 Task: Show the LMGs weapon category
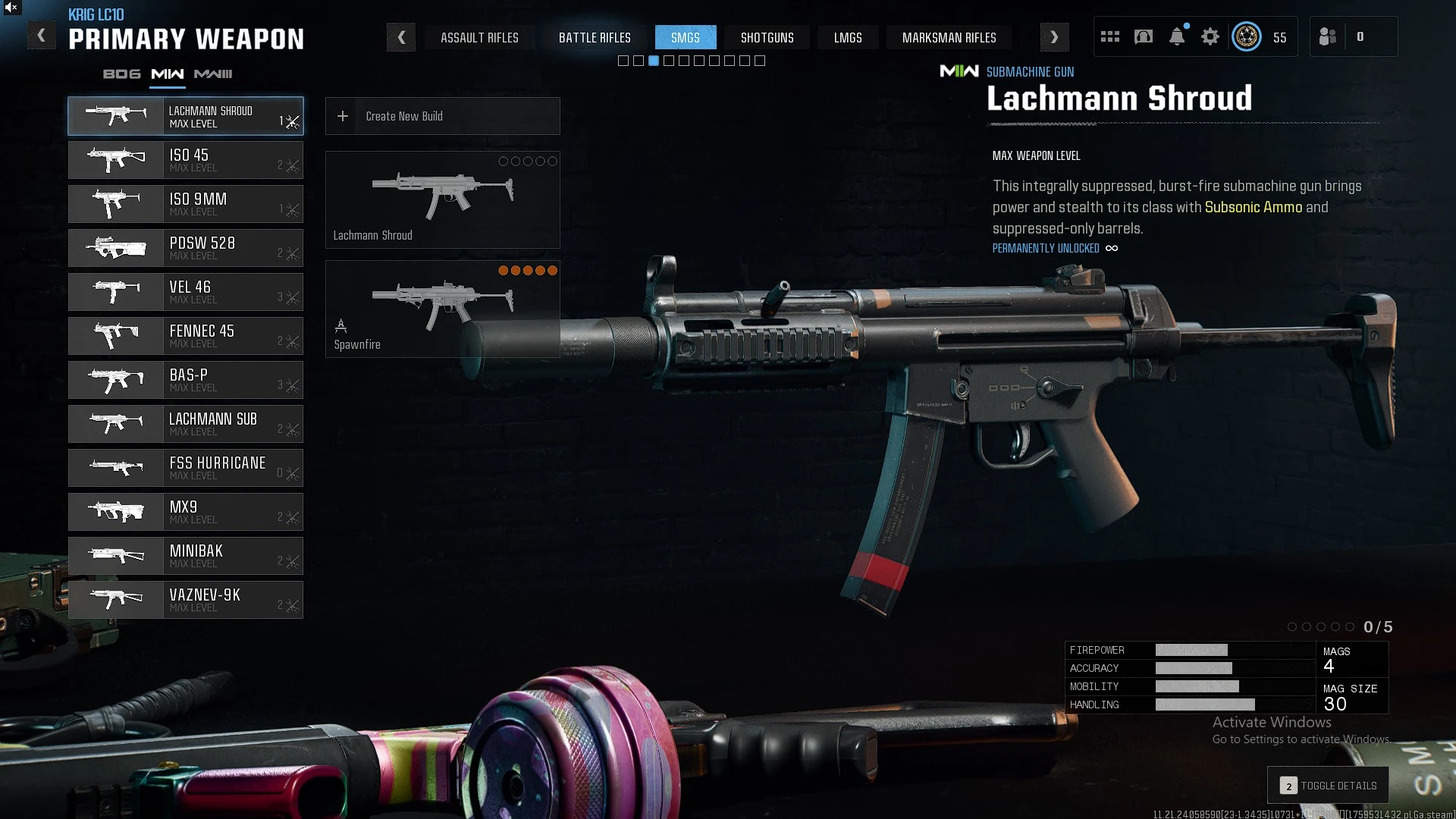pyautogui.click(x=847, y=37)
